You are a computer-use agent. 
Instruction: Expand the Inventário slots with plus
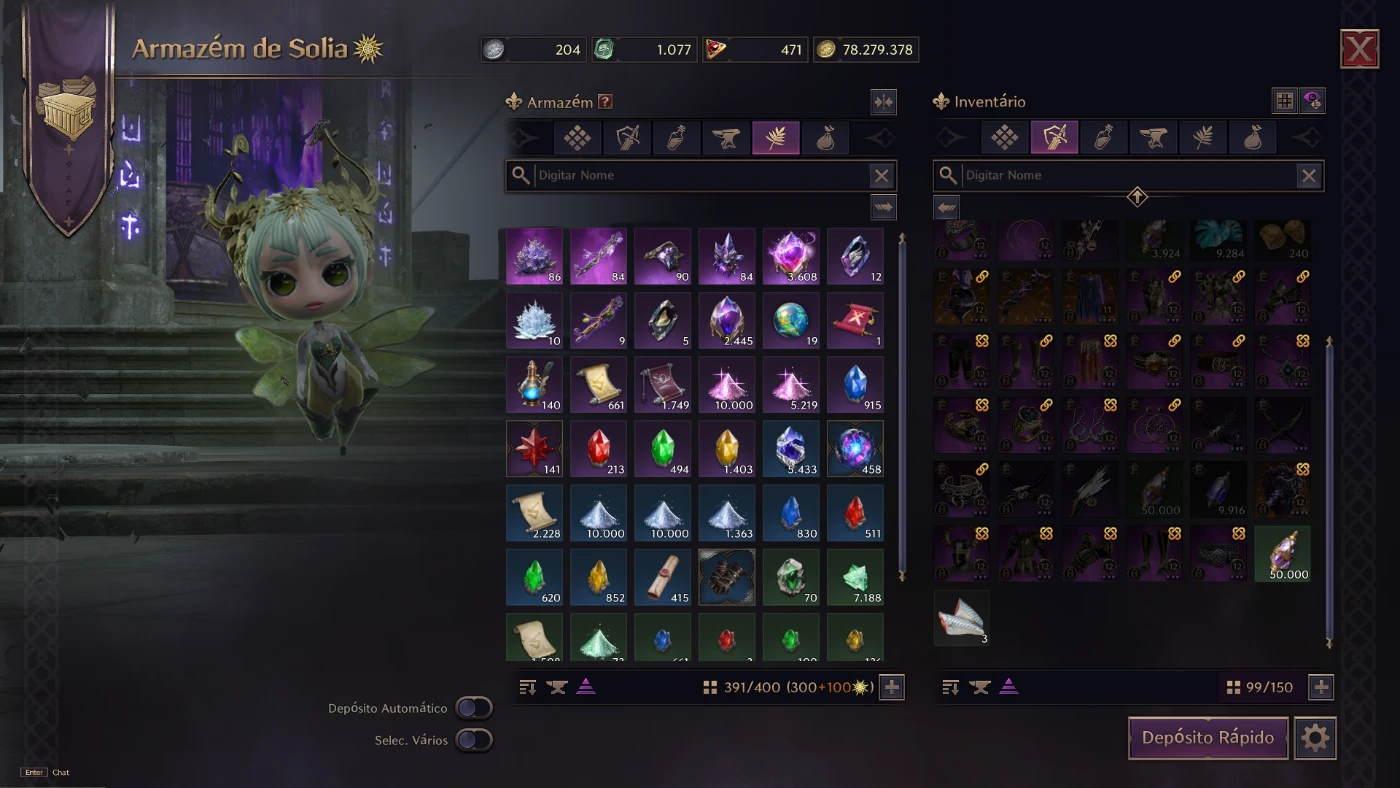1321,687
